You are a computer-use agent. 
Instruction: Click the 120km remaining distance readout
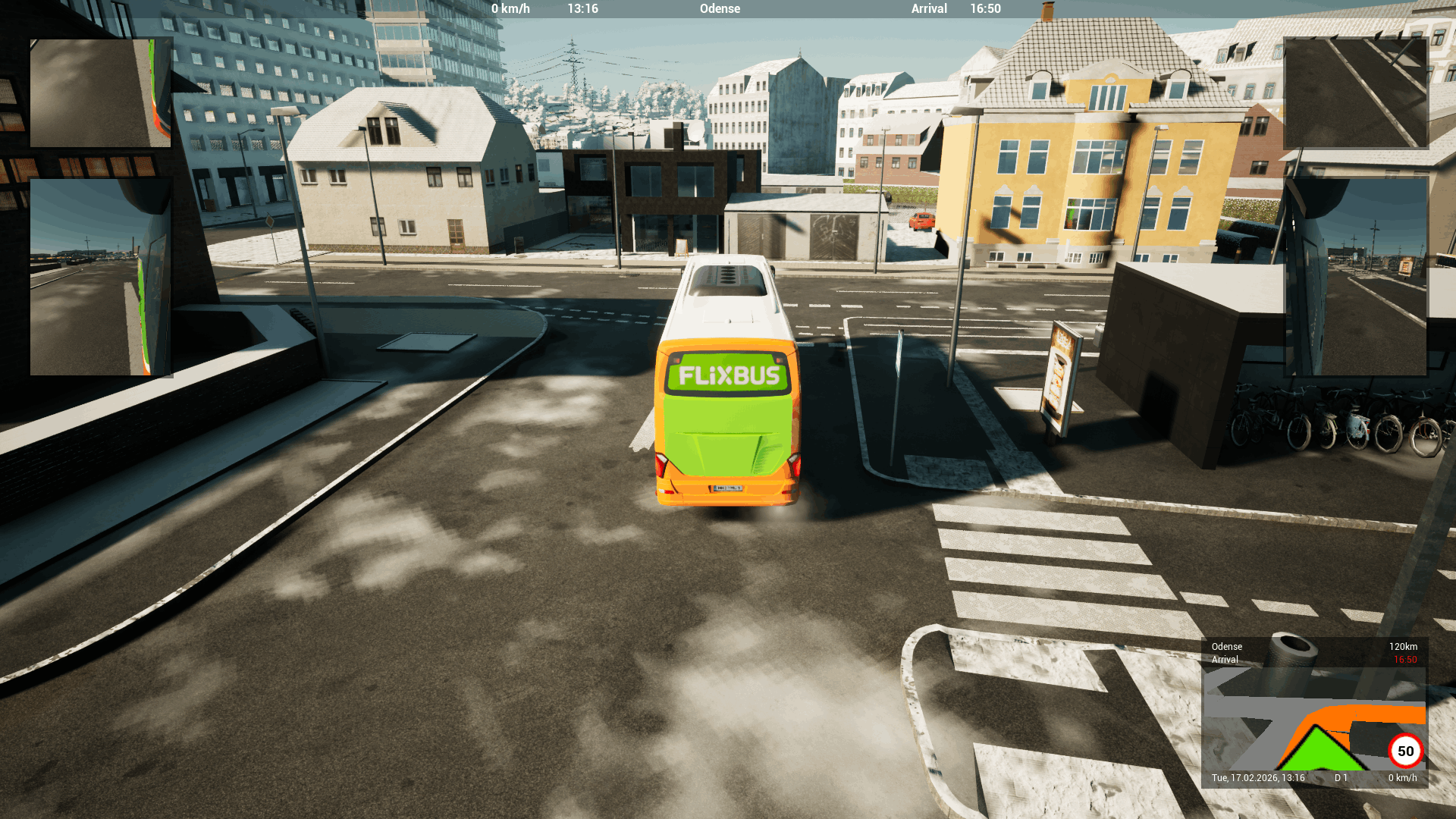click(1403, 646)
